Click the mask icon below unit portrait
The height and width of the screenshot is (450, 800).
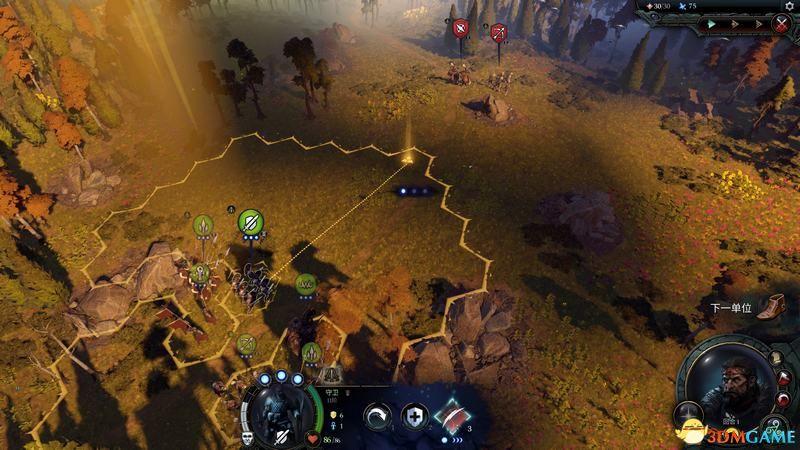point(249,437)
